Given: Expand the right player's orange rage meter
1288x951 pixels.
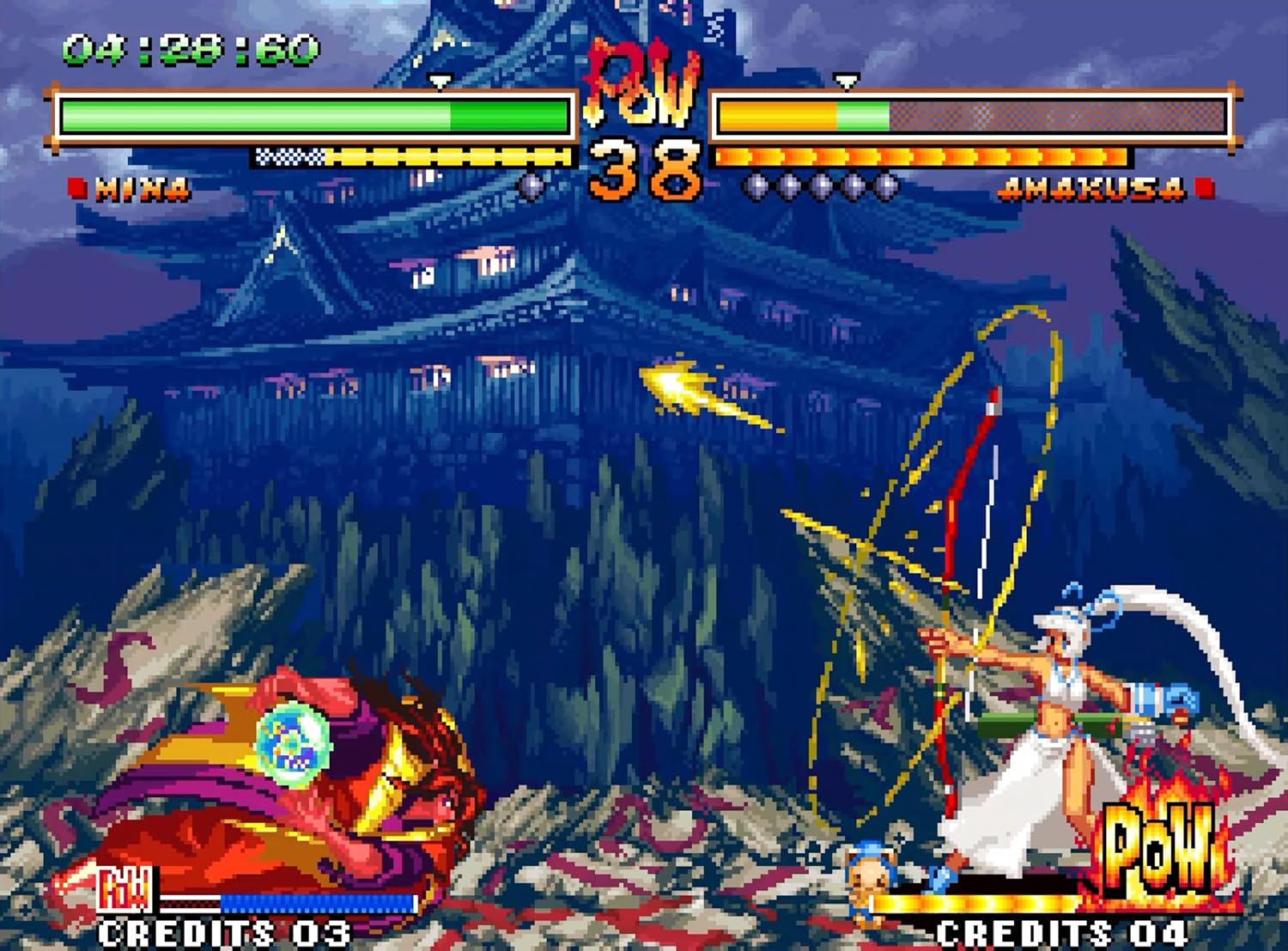Looking at the screenshot, I should pyautogui.click(x=923, y=157).
